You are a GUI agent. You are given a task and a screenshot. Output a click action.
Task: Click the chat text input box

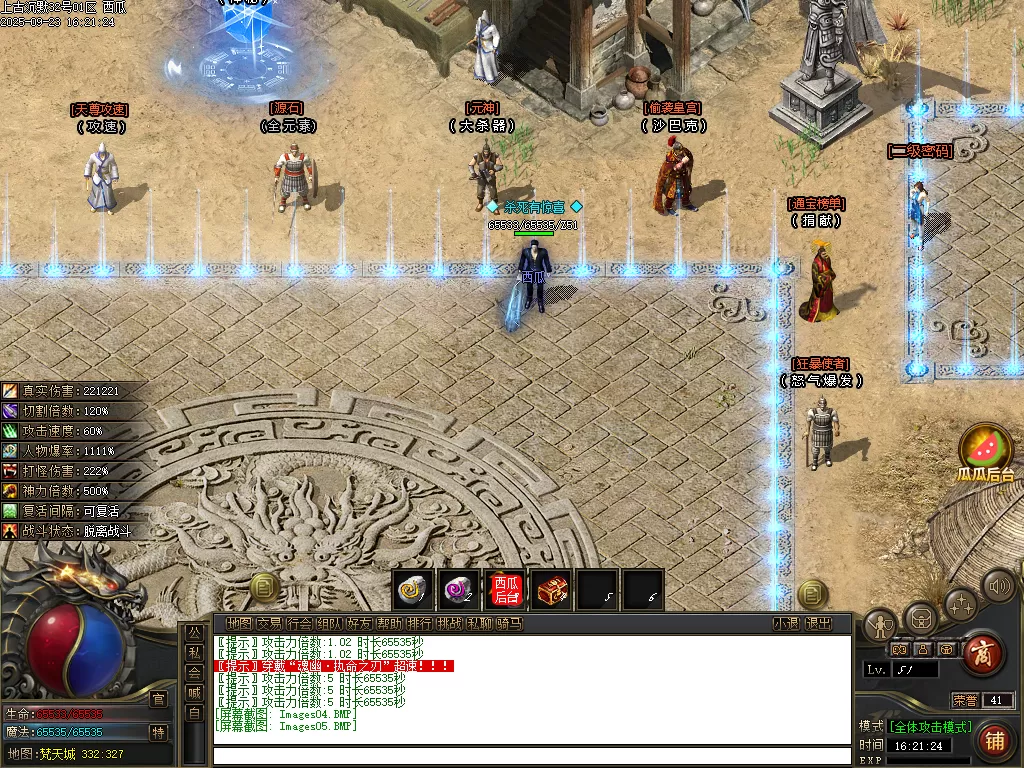click(x=530, y=756)
